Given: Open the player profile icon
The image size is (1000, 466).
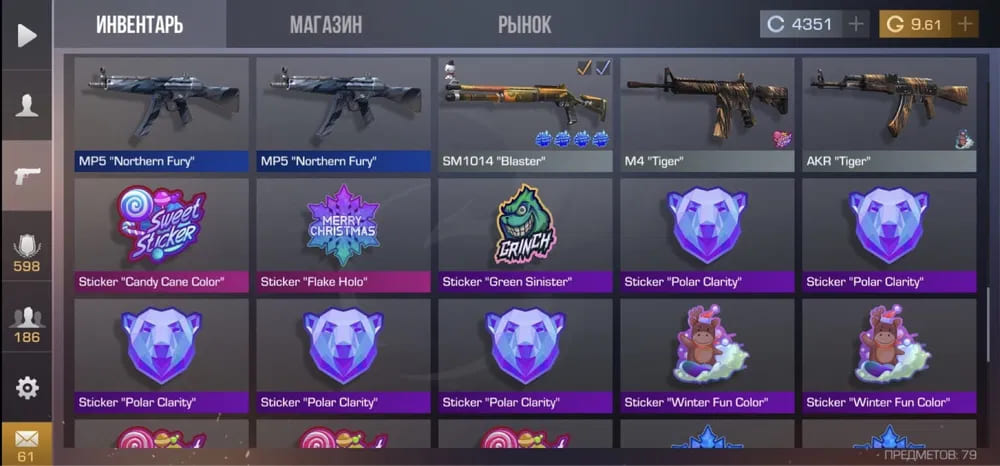Looking at the screenshot, I should click(26, 105).
